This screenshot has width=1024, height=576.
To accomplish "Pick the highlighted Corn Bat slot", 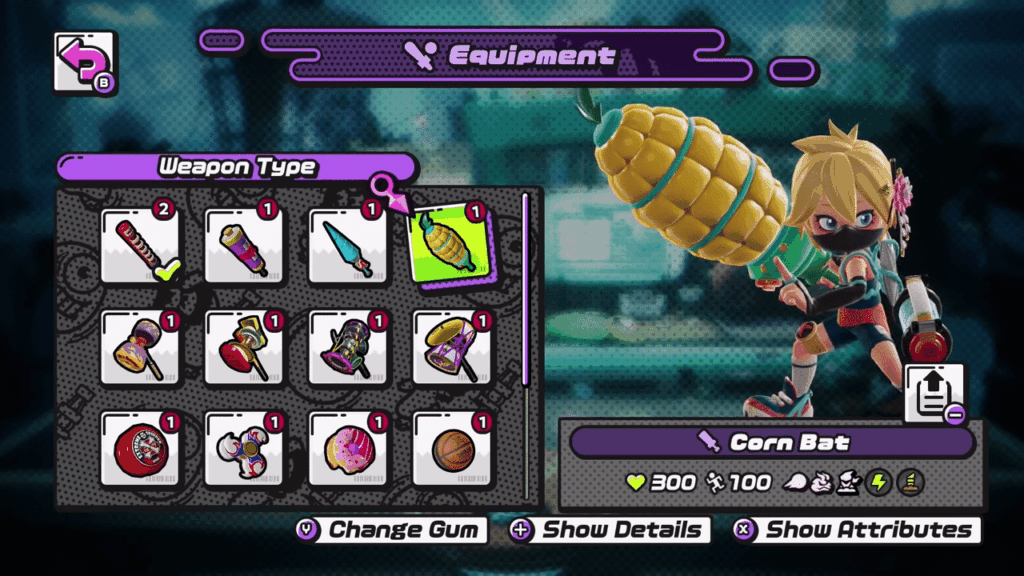I will click(x=449, y=247).
